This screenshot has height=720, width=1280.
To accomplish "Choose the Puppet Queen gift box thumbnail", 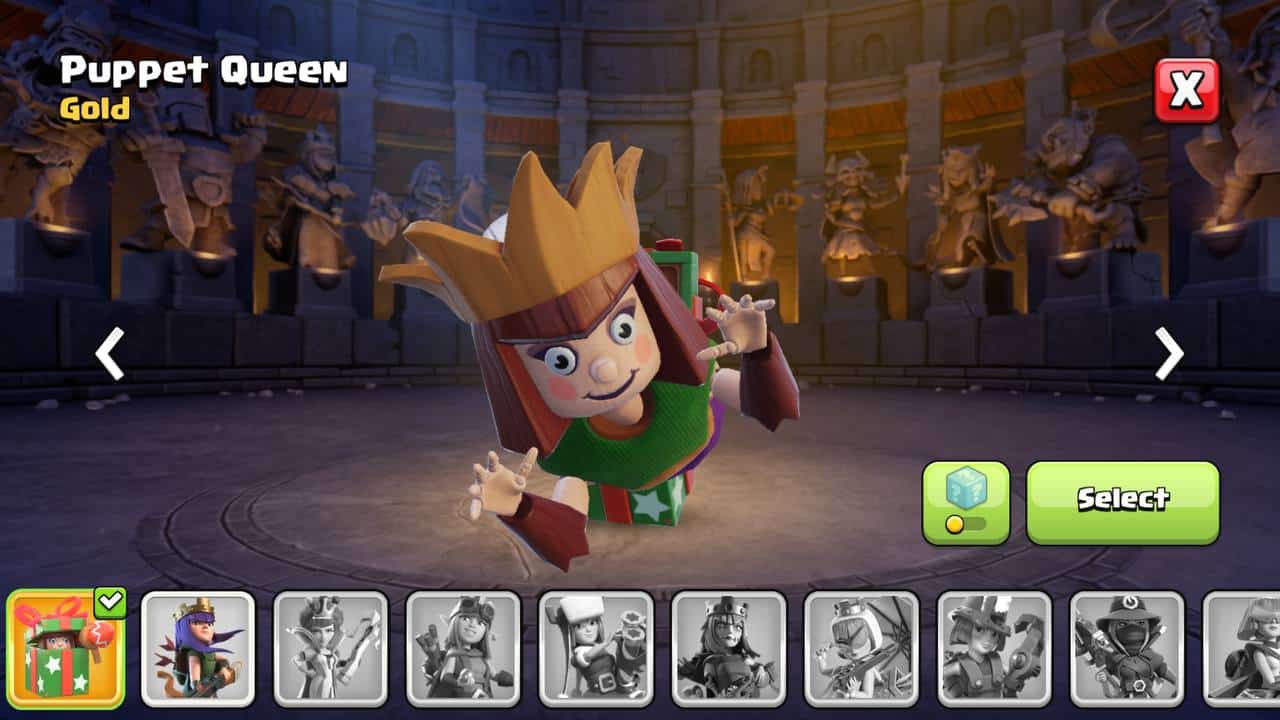I will [66, 648].
